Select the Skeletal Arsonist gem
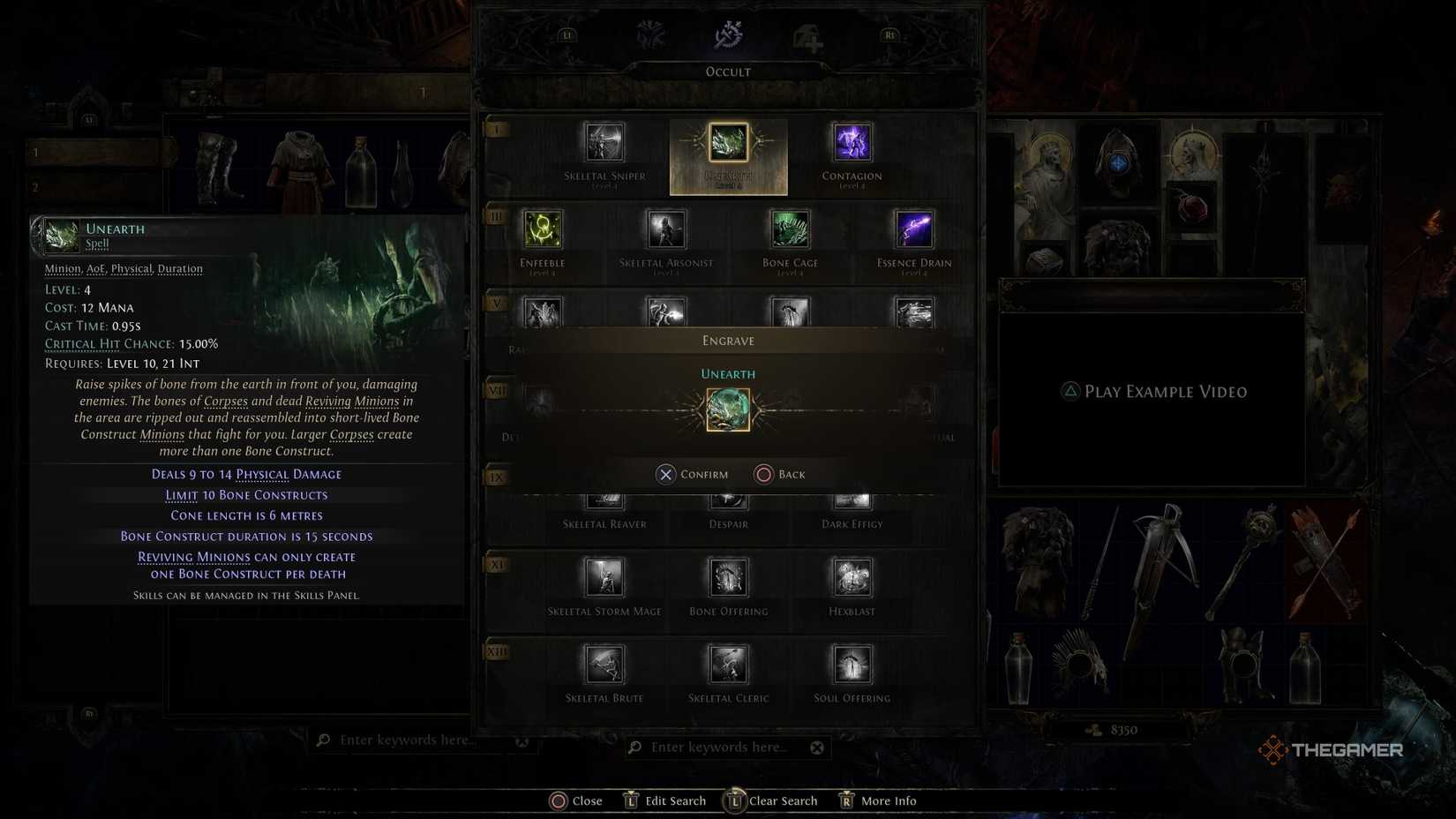1456x819 pixels. [665, 230]
